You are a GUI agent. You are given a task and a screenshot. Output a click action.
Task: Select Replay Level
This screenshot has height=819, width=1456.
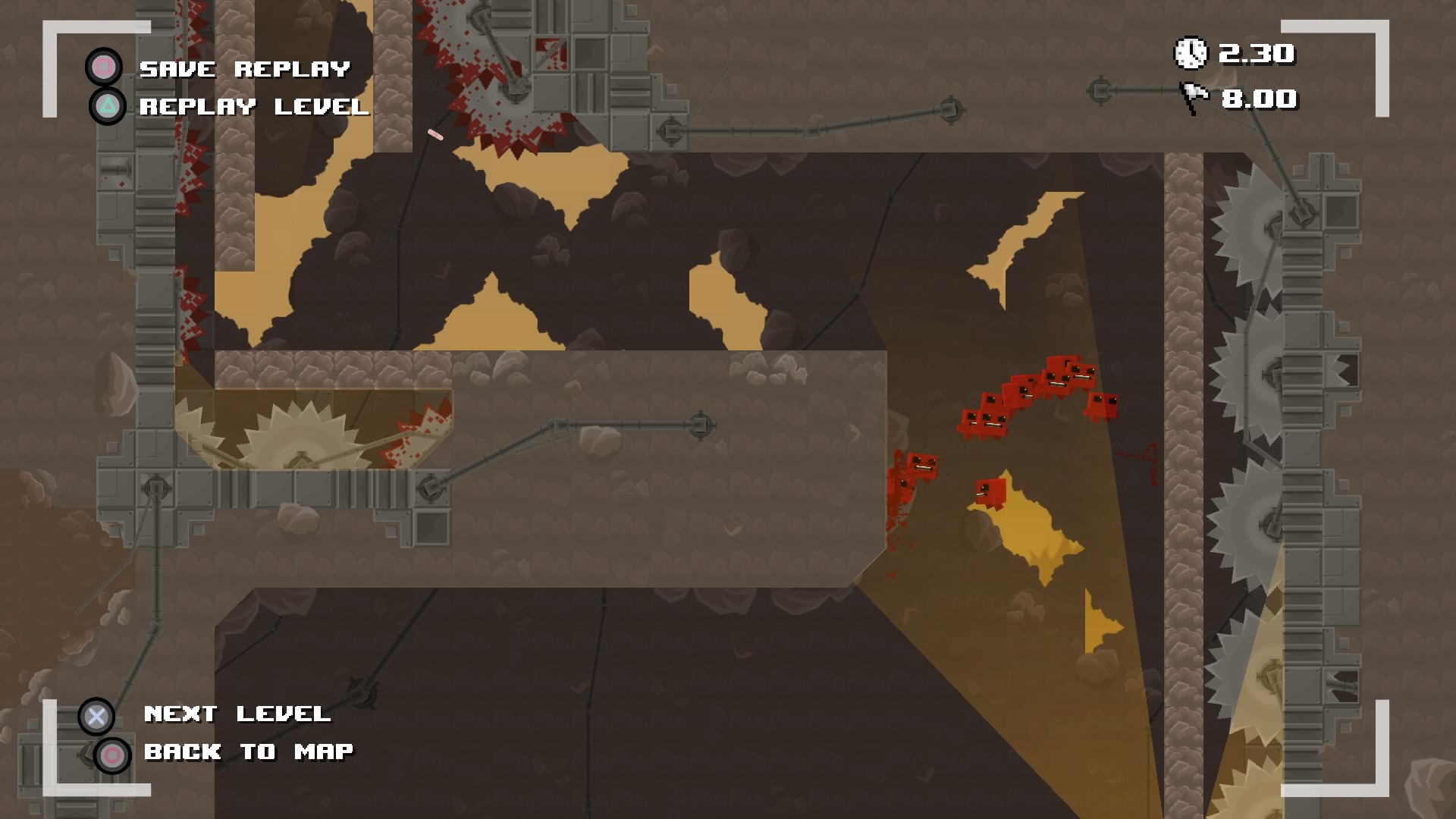[x=254, y=107]
